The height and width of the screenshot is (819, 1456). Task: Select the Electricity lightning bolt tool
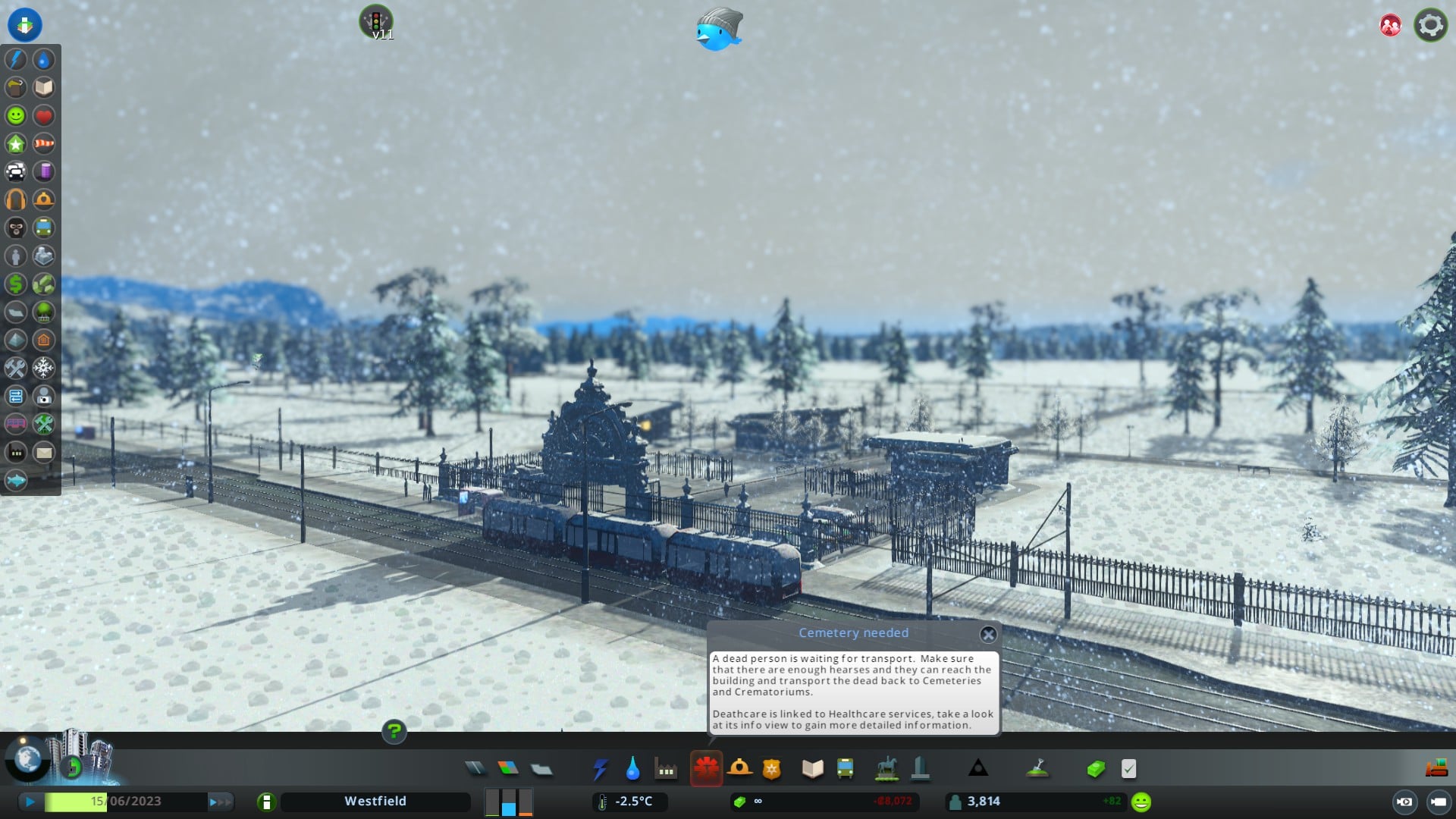pyautogui.click(x=600, y=769)
